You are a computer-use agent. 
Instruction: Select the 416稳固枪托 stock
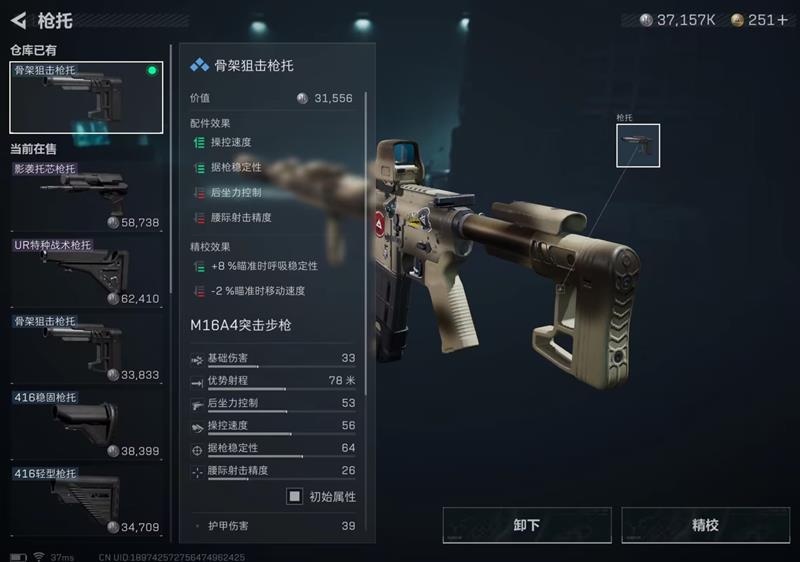click(86, 424)
